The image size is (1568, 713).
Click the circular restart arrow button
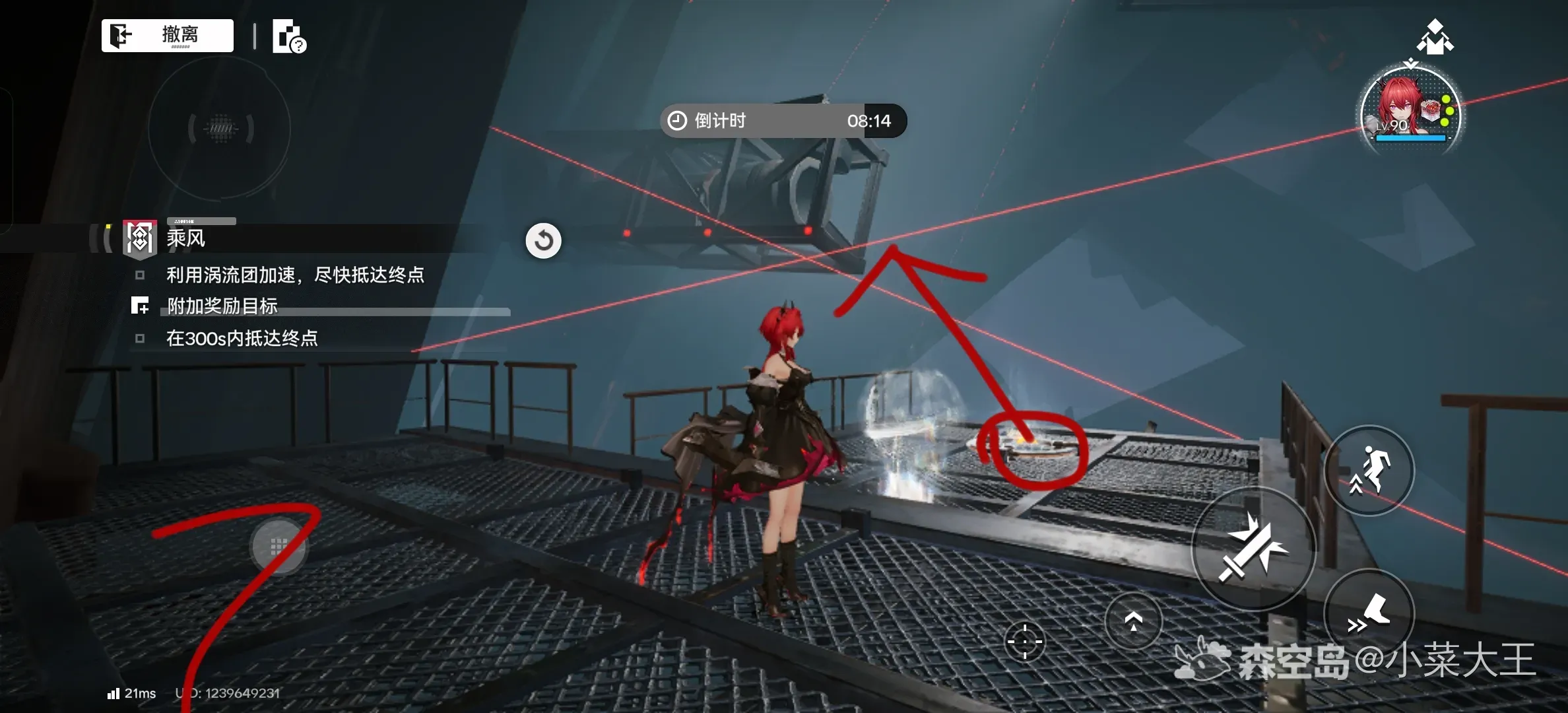[543, 240]
